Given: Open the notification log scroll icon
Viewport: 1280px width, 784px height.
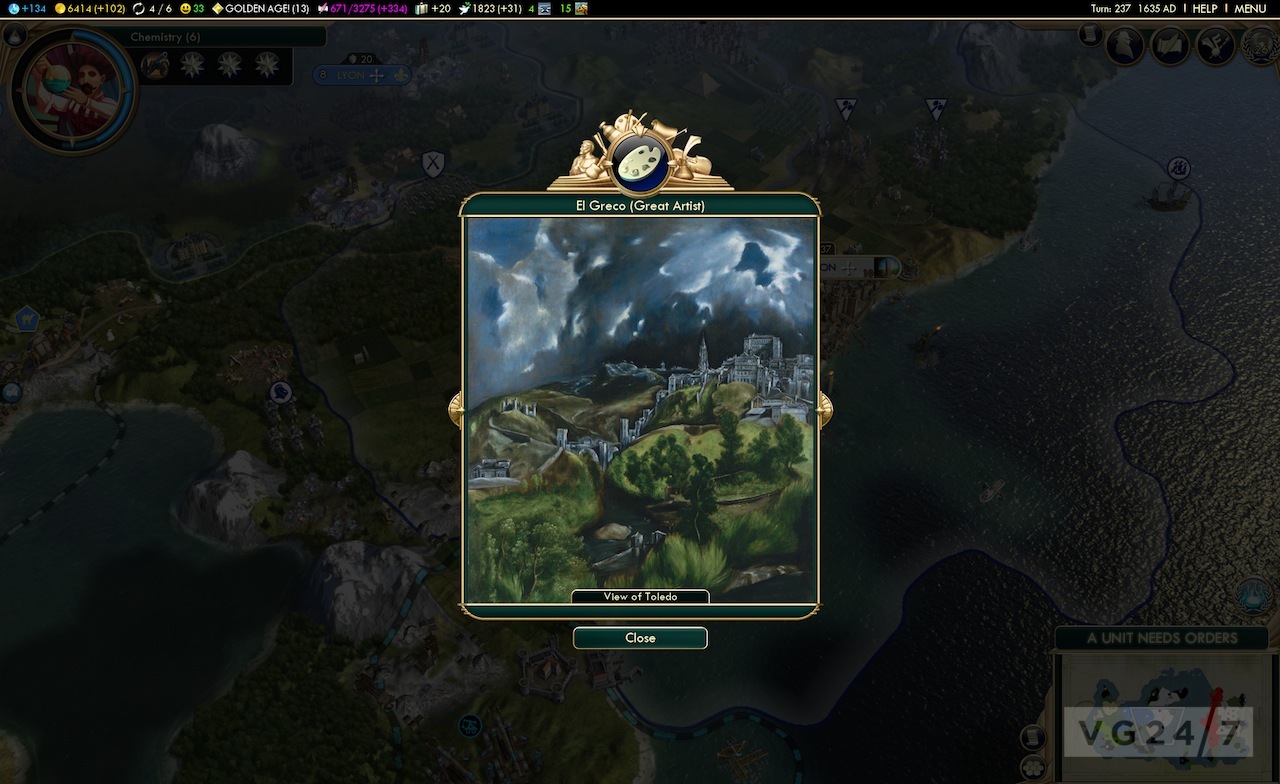Looking at the screenshot, I should (x=1090, y=35).
